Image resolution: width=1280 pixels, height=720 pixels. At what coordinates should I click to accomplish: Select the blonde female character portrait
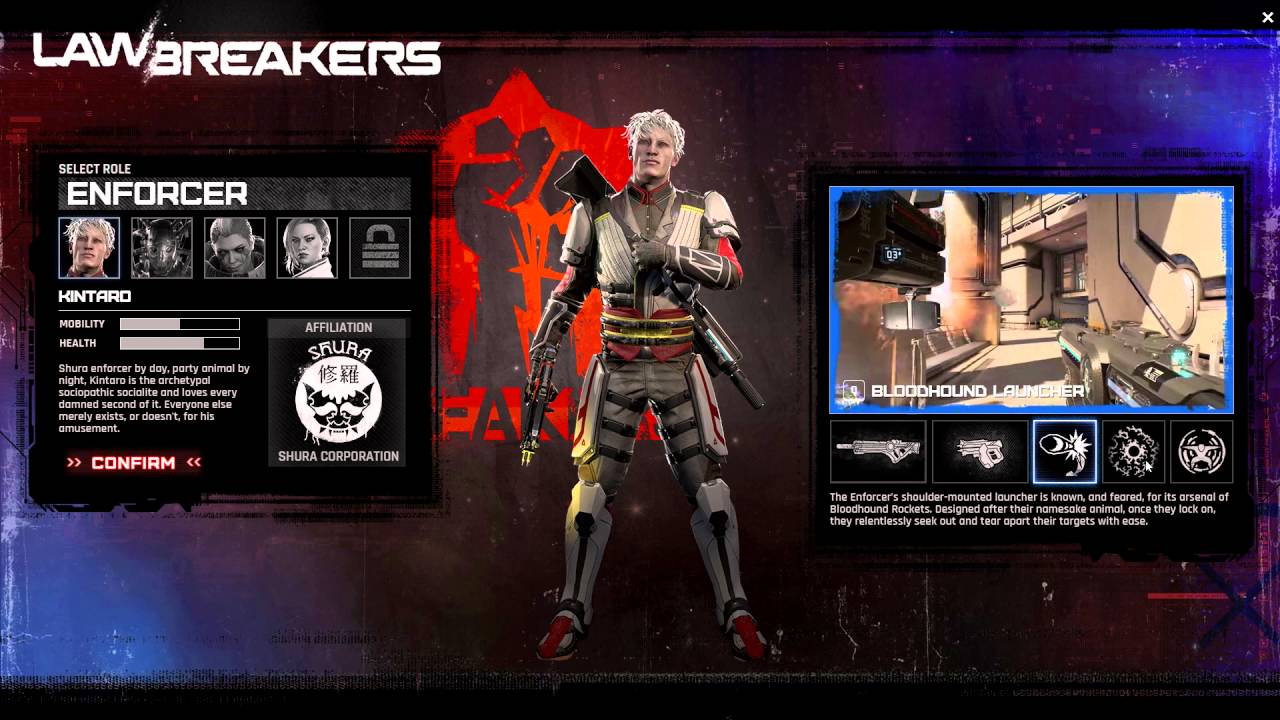point(308,247)
